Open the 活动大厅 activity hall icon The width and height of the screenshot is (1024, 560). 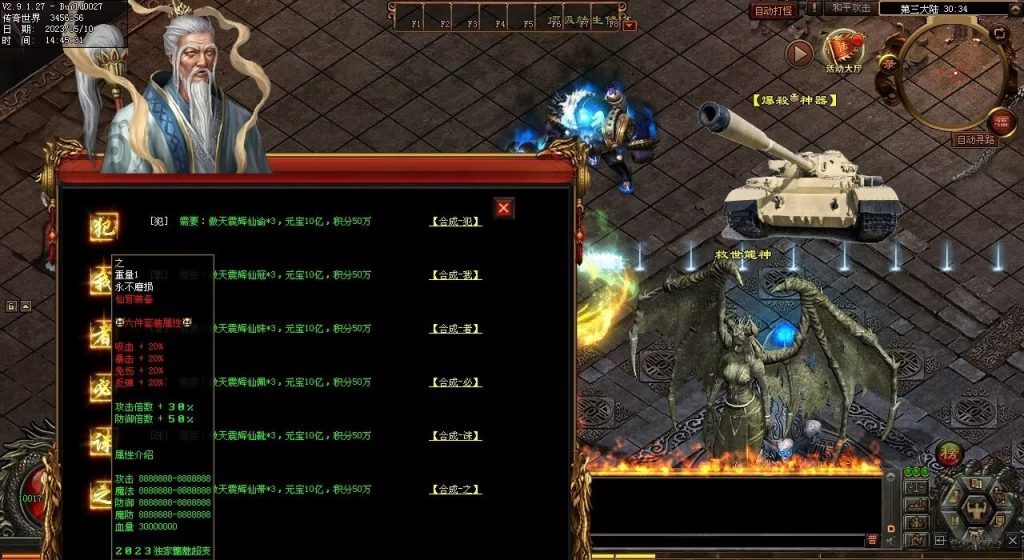(842, 51)
